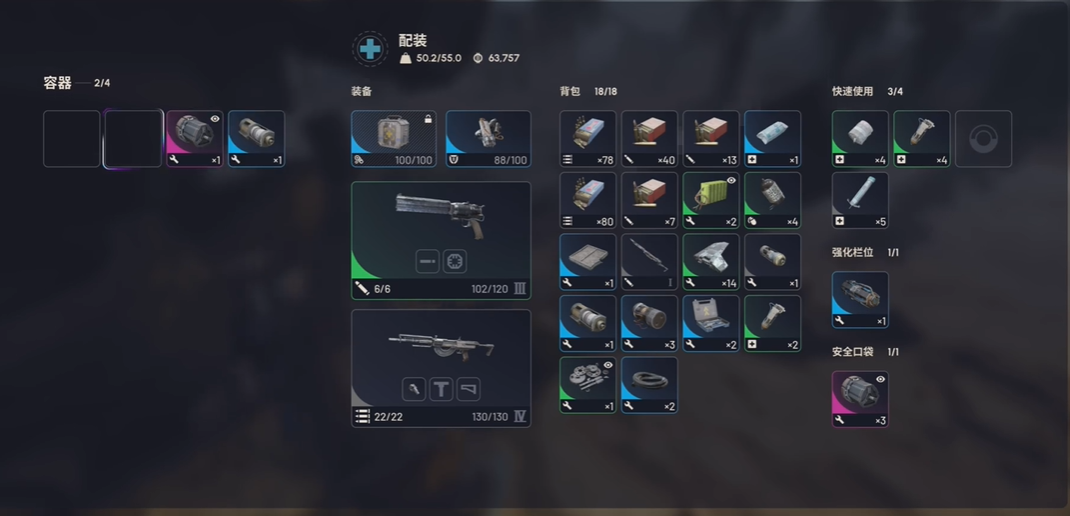Click the metal scrap stack of 14

pyautogui.click(x=711, y=262)
